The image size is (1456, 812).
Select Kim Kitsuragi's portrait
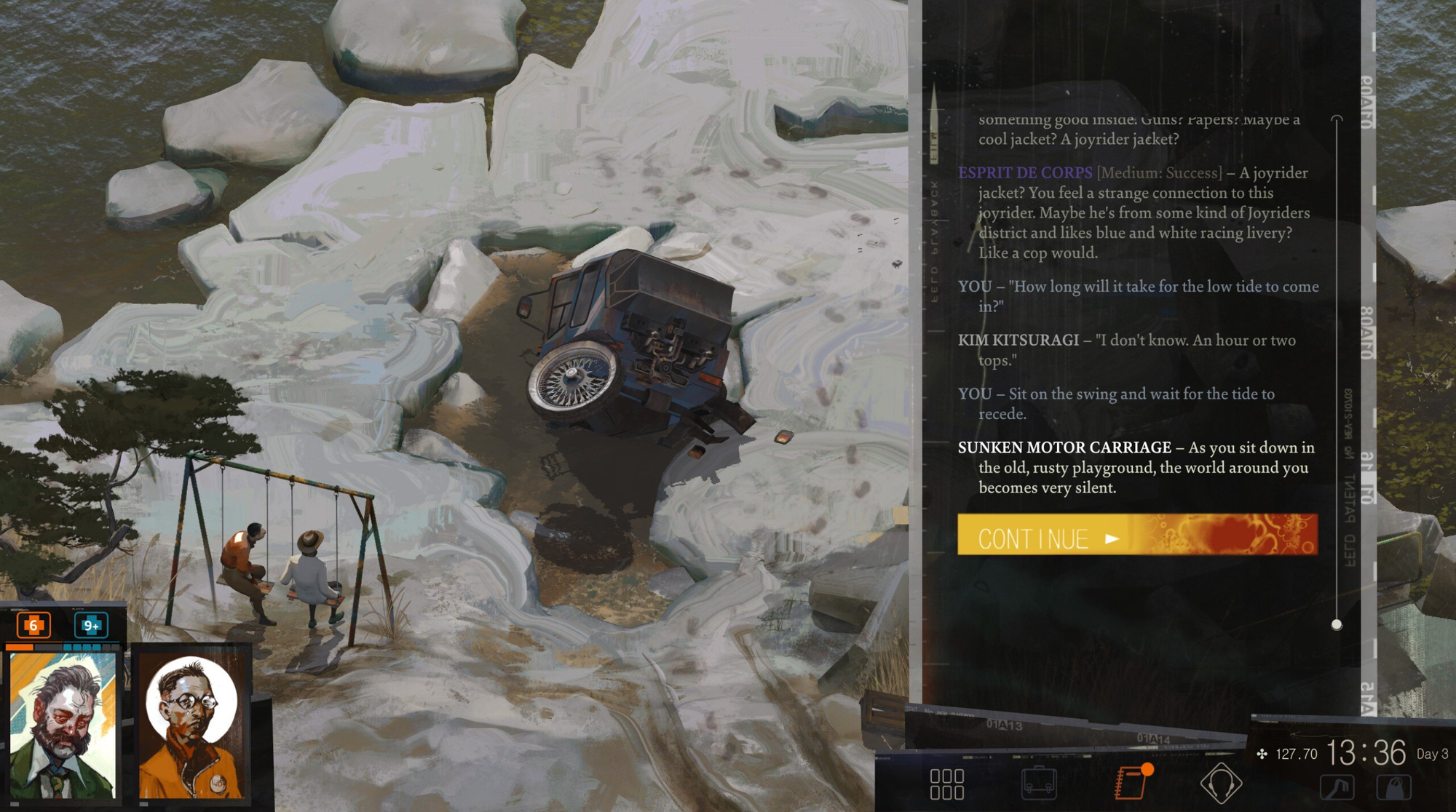click(192, 725)
